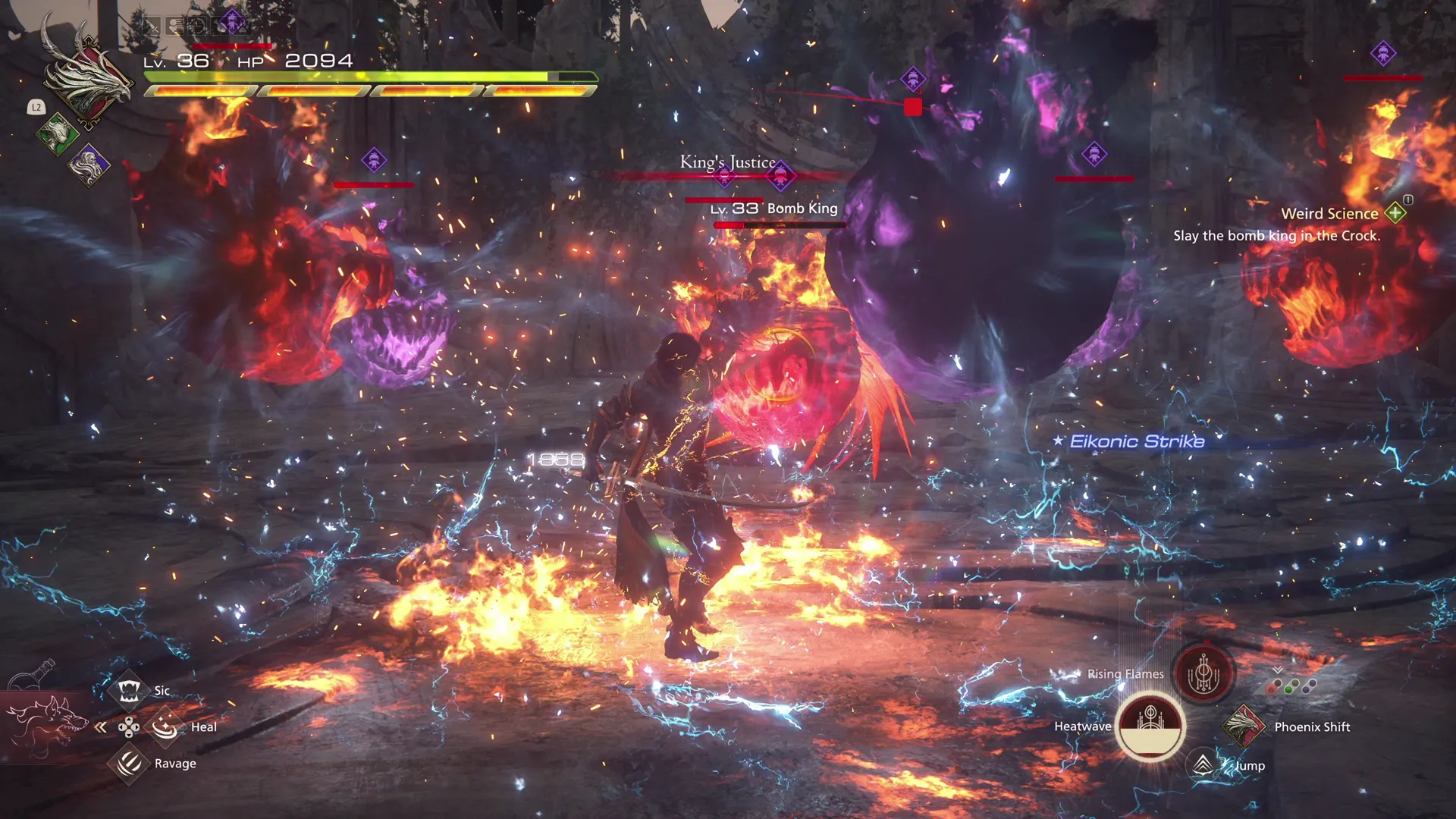The height and width of the screenshot is (819, 1456).
Task: Click the double-chevron above the button dots
Action: tap(1277, 669)
